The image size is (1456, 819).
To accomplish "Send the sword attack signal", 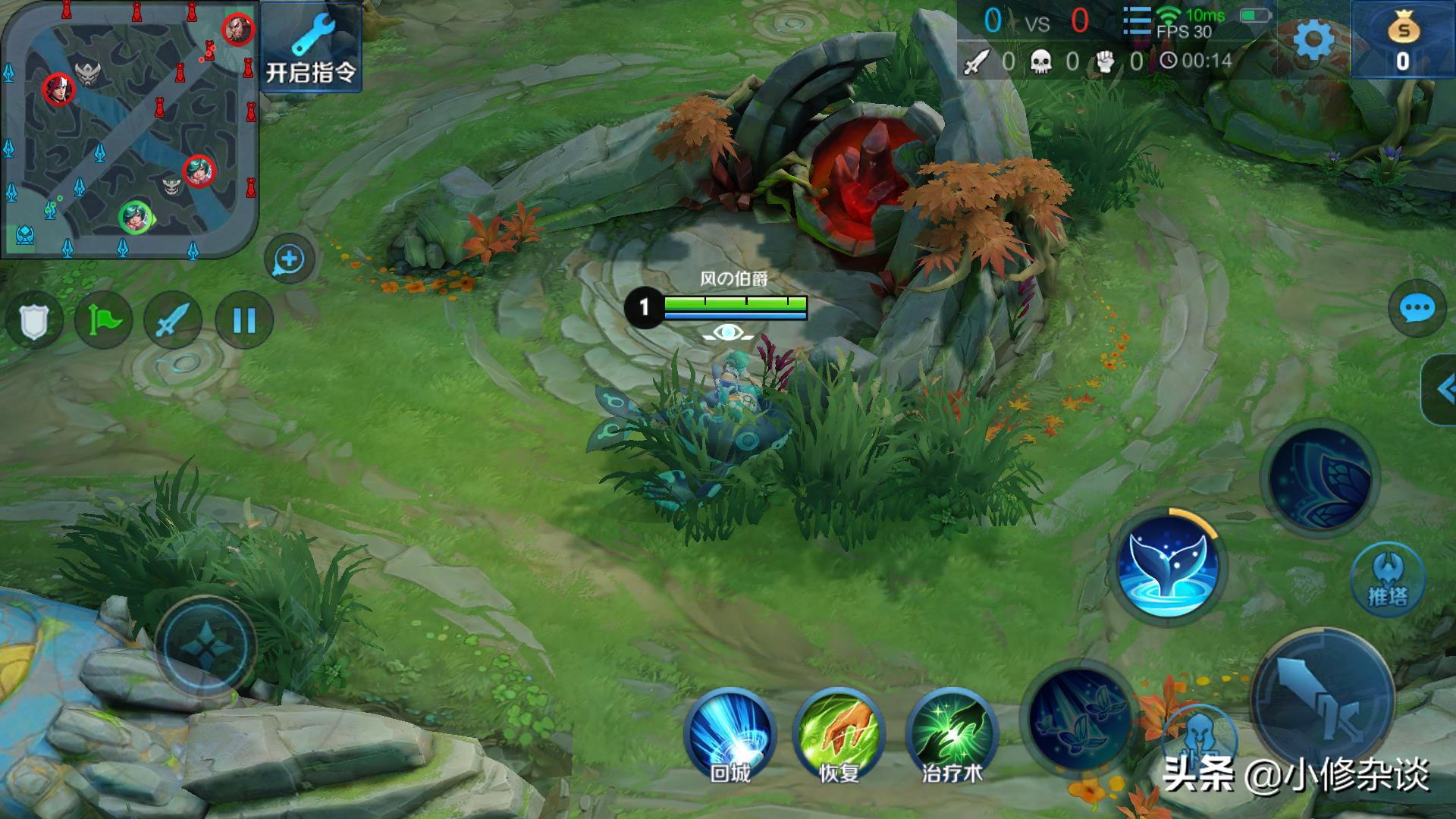I will click(x=173, y=321).
